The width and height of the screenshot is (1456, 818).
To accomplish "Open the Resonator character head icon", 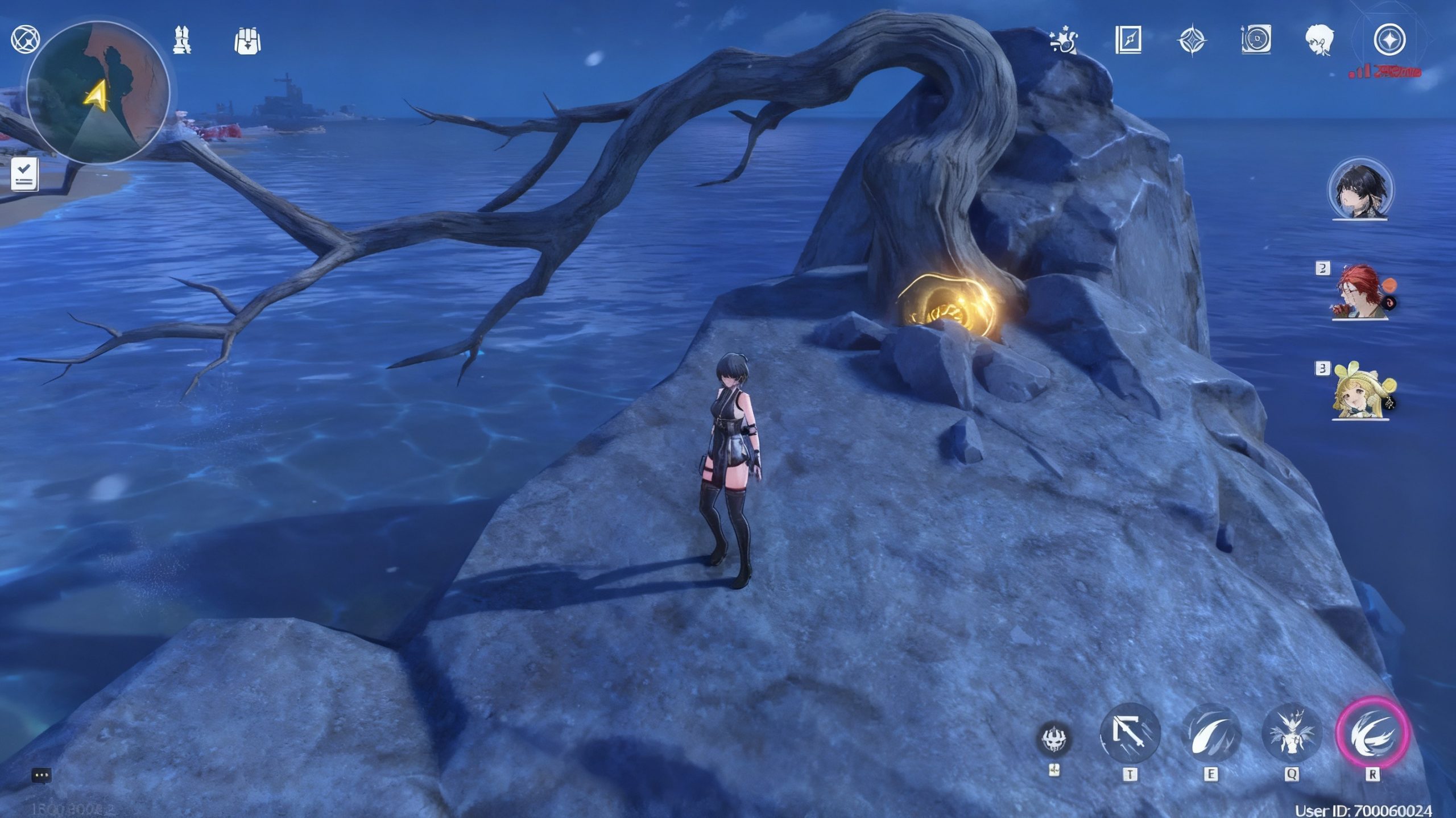I will coord(1319,40).
